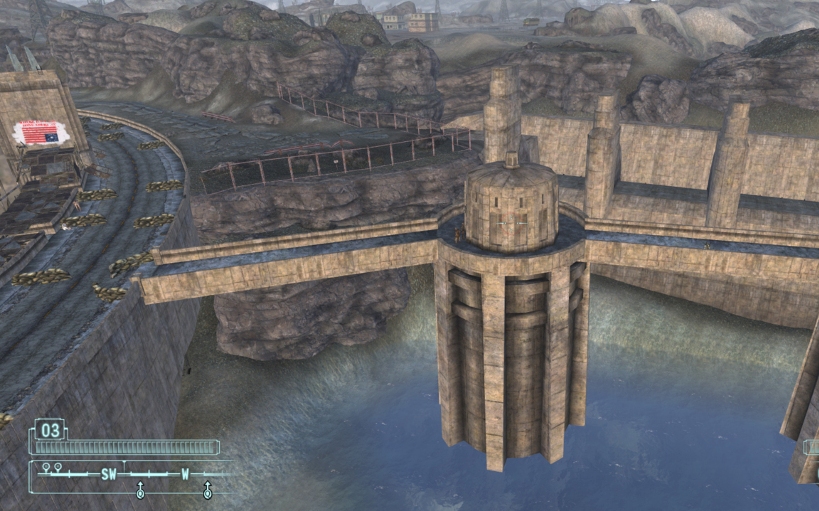
Task: Select the W heading on the compass
Action: (x=185, y=474)
